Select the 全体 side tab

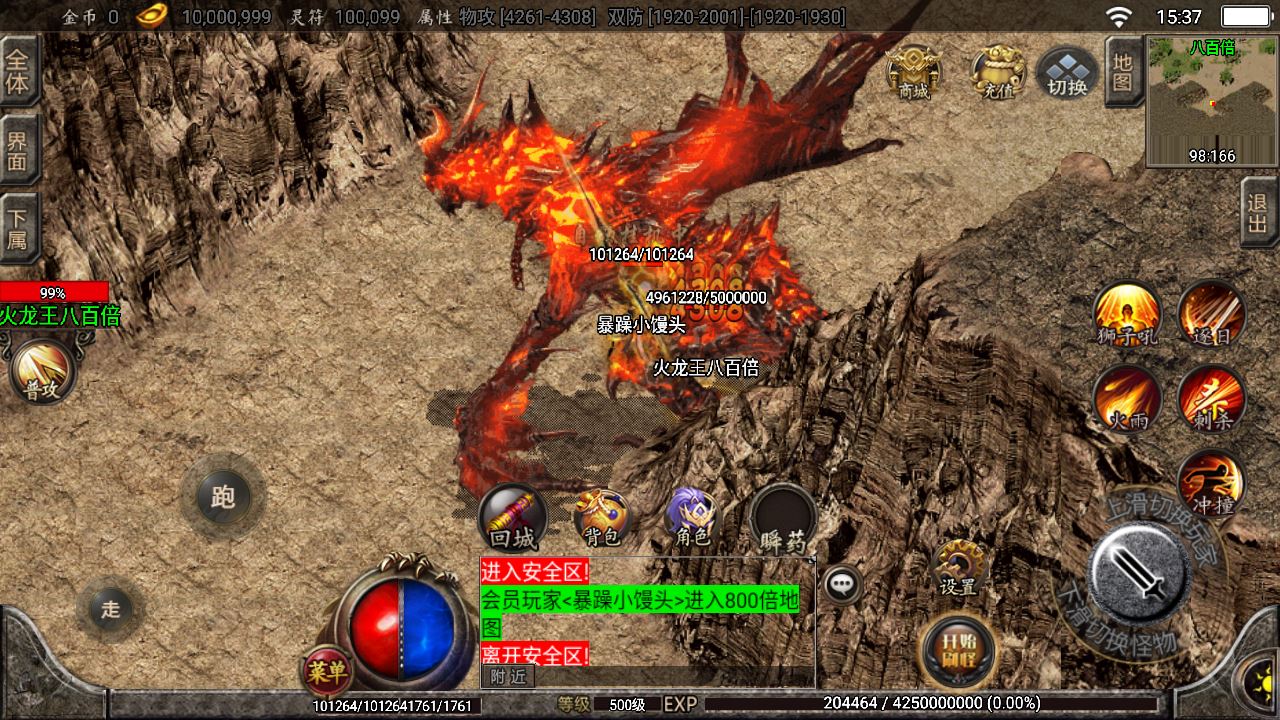19,70
